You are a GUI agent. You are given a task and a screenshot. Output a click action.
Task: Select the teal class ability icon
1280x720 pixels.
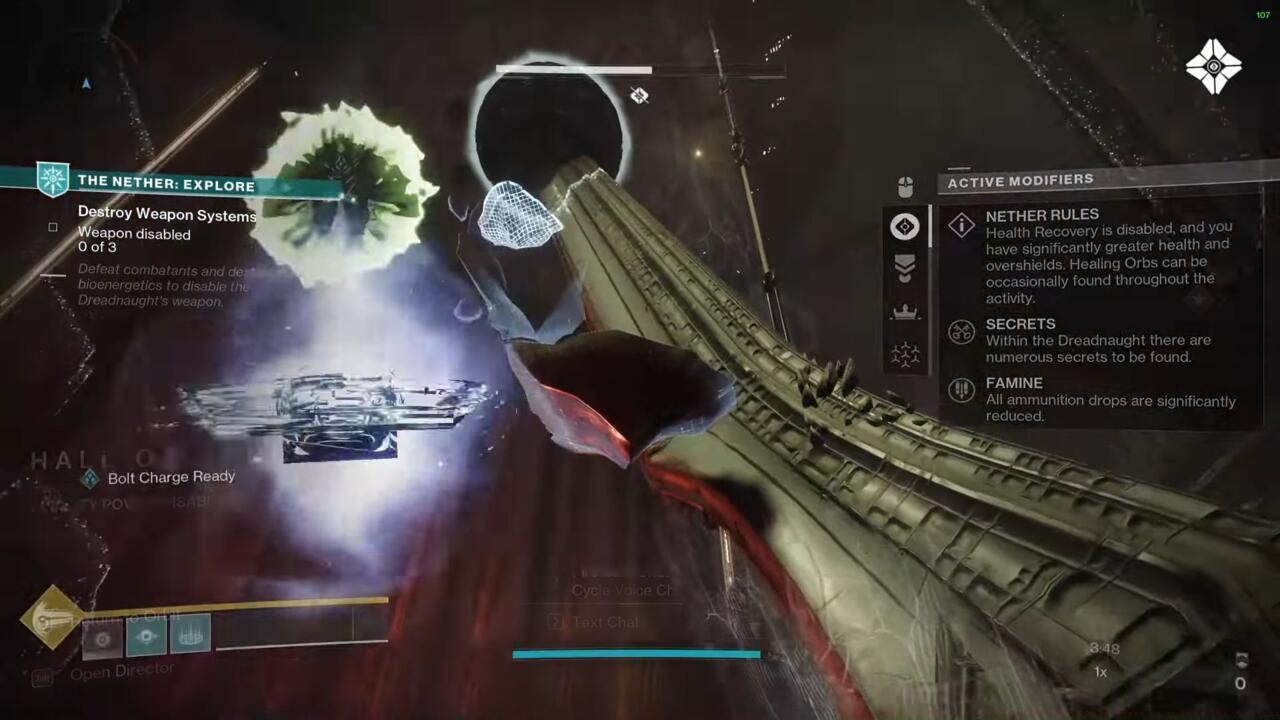point(190,634)
